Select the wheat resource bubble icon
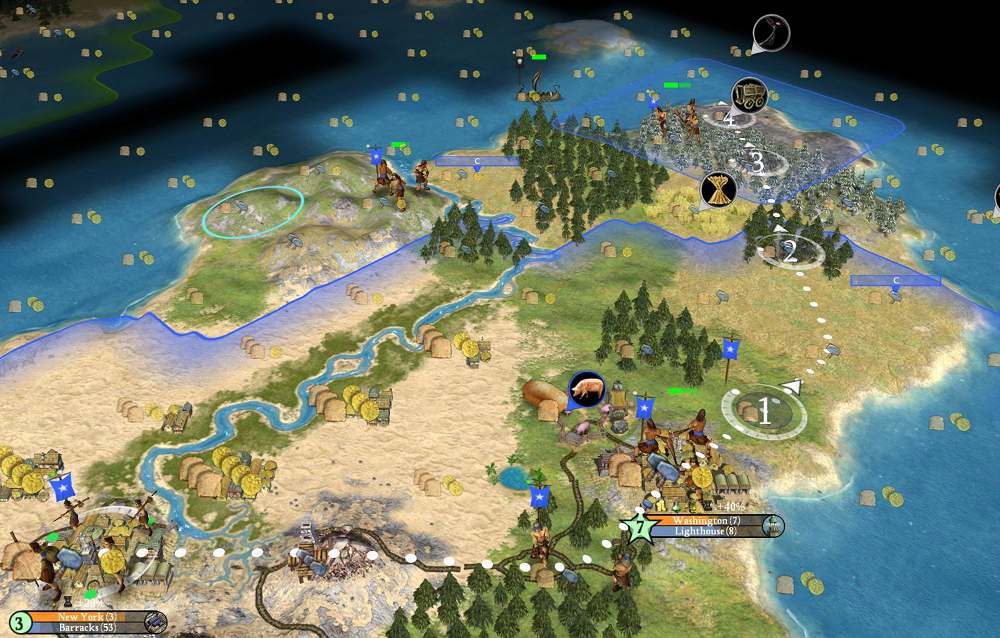Image resolution: width=1000 pixels, height=638 pixels. (x=718, y=187)
